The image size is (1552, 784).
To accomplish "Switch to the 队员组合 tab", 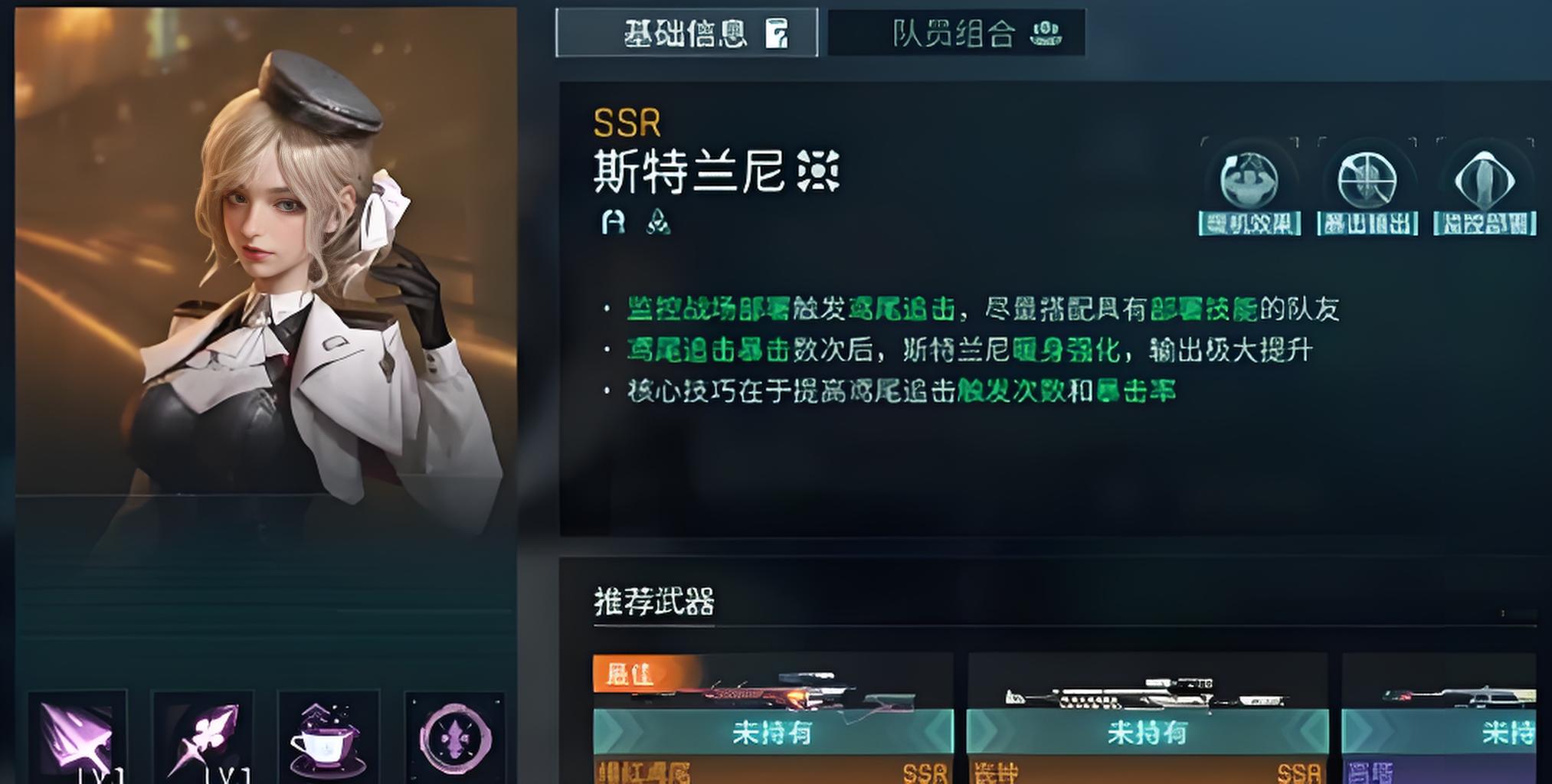I will pos(958,32).
